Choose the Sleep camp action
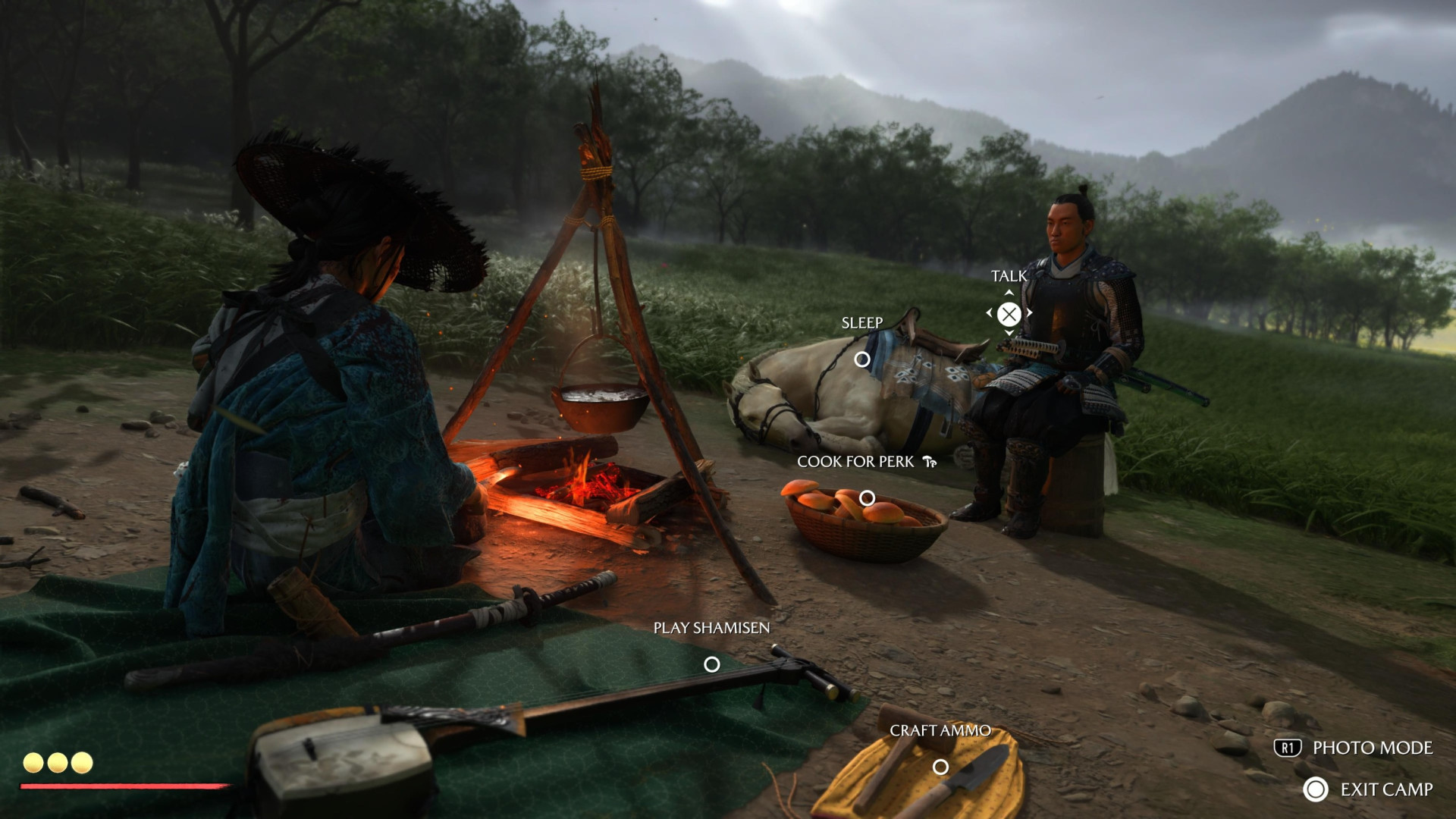The image size is (1456, 819). point(862,359)
